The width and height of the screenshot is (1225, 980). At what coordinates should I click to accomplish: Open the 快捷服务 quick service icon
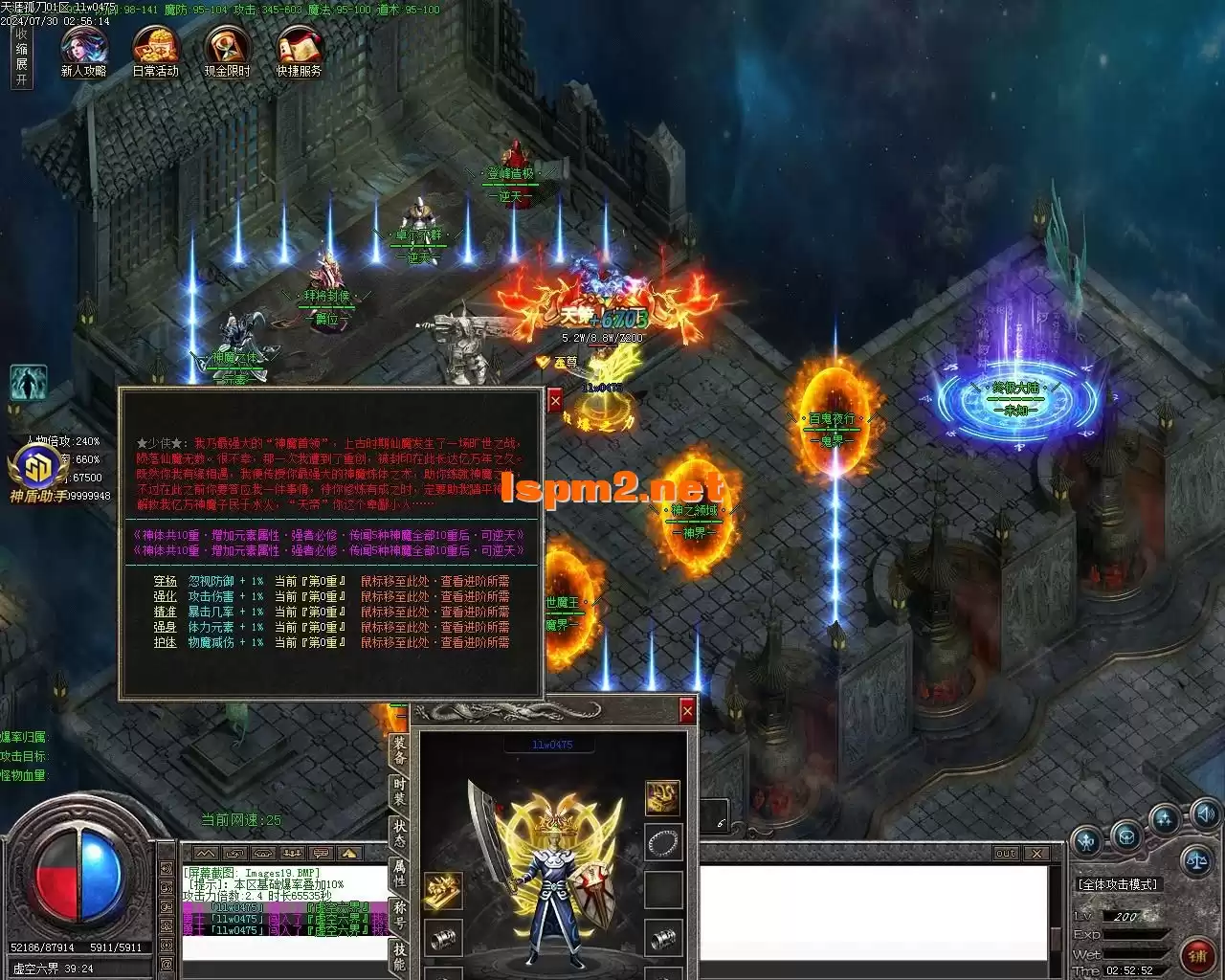(x=299, y=50)
